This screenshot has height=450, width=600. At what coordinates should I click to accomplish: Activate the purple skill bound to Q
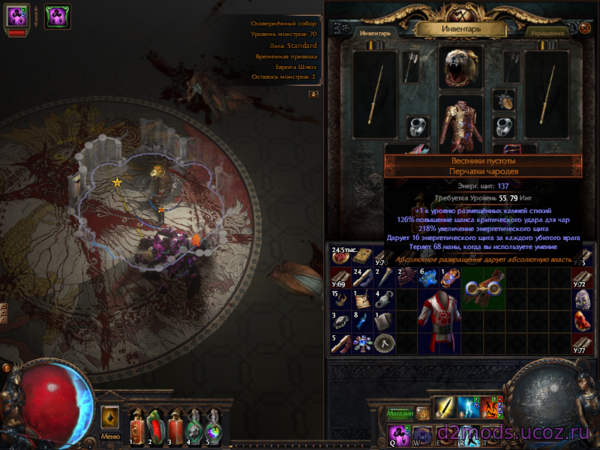click(x=399, y=434)
